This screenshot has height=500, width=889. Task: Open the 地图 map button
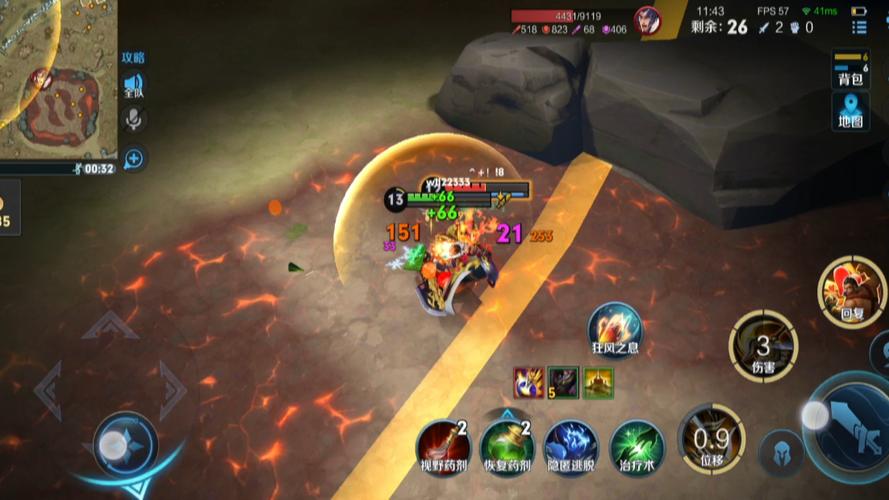click(x=850, y=110)
